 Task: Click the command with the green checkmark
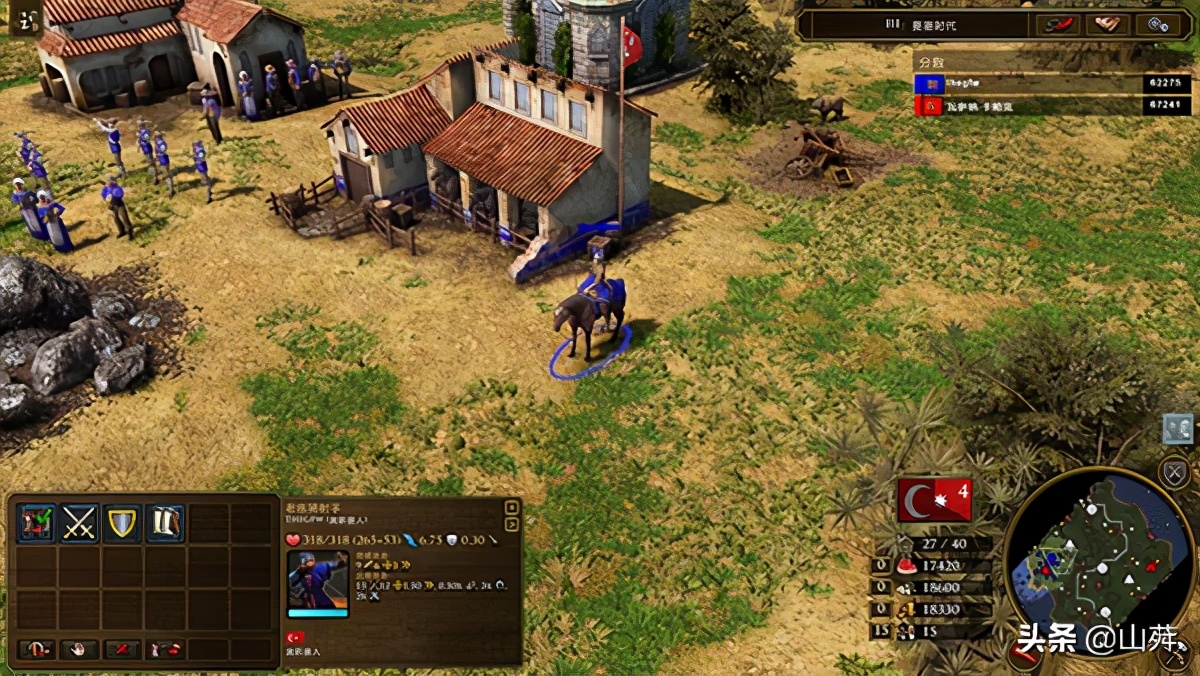pos(37,523)
